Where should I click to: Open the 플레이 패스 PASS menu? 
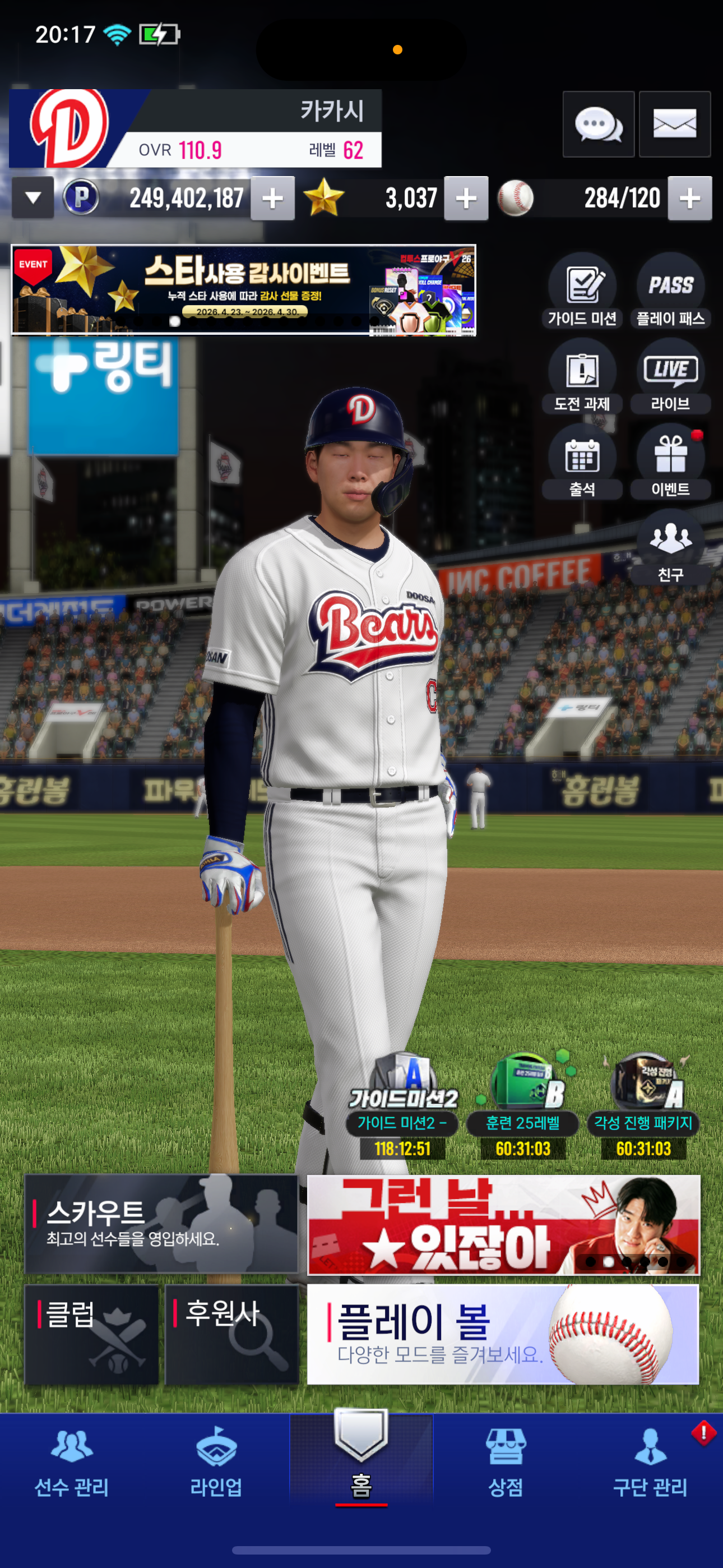(x=671, y=292)
